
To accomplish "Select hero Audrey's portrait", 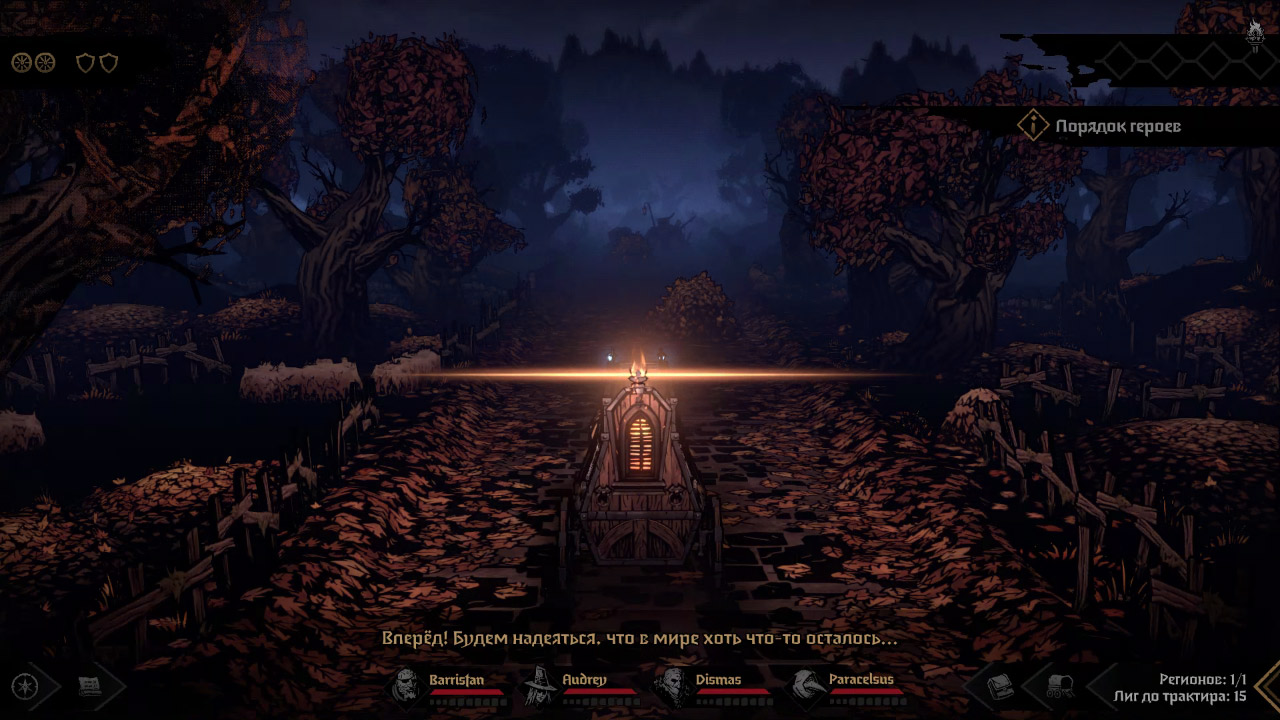I will [540, 687].
